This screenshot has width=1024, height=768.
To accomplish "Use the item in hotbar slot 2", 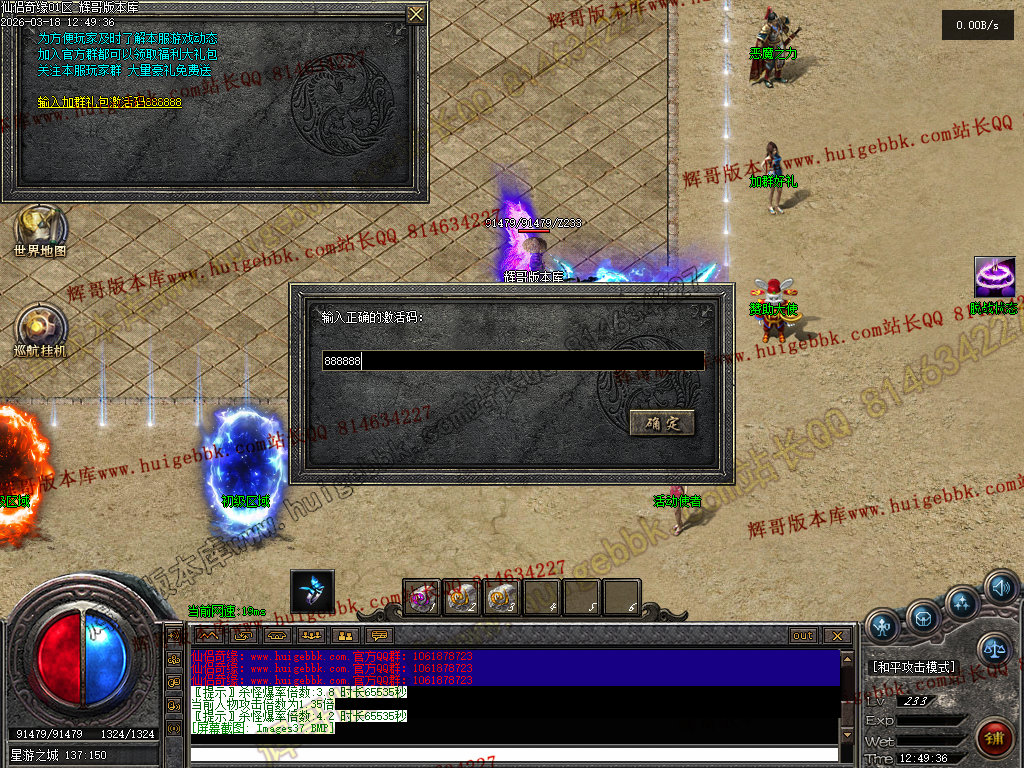I will 462,598.
